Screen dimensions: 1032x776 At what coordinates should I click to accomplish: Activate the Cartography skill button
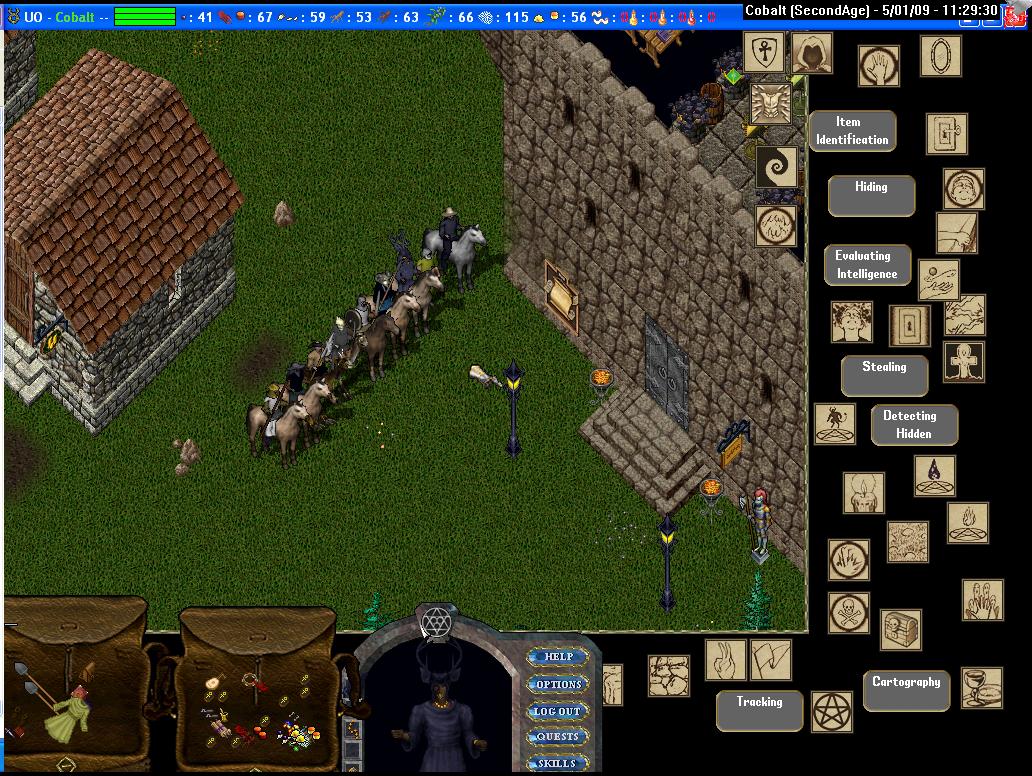coord(906,690)
